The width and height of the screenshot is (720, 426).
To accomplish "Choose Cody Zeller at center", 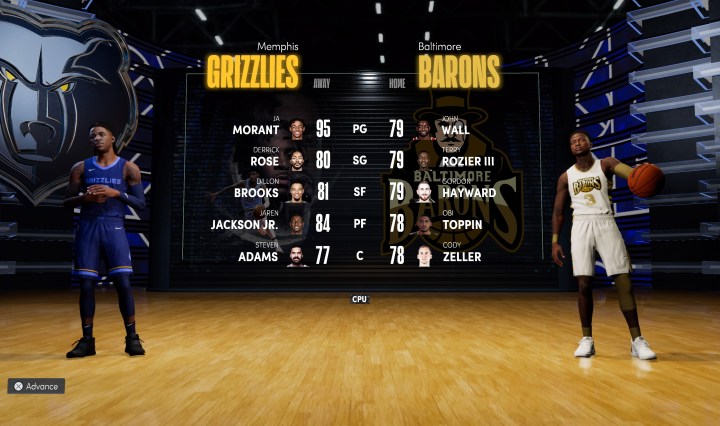I will 462,257.
